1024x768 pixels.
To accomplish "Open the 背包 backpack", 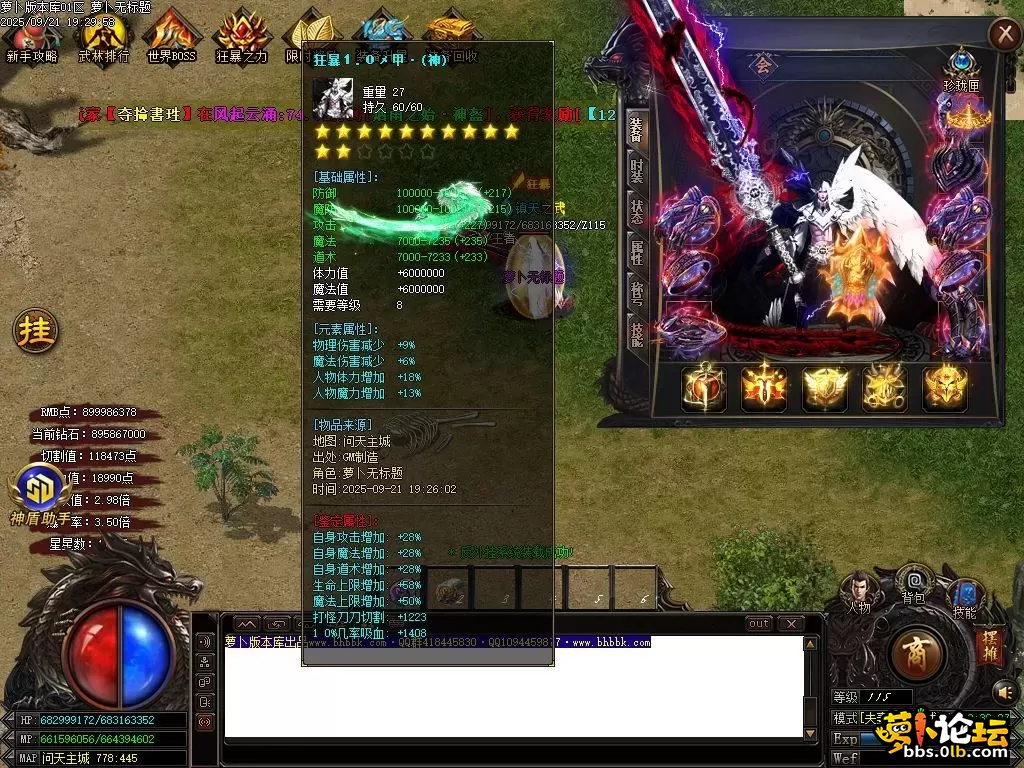I will coord(913,582).
